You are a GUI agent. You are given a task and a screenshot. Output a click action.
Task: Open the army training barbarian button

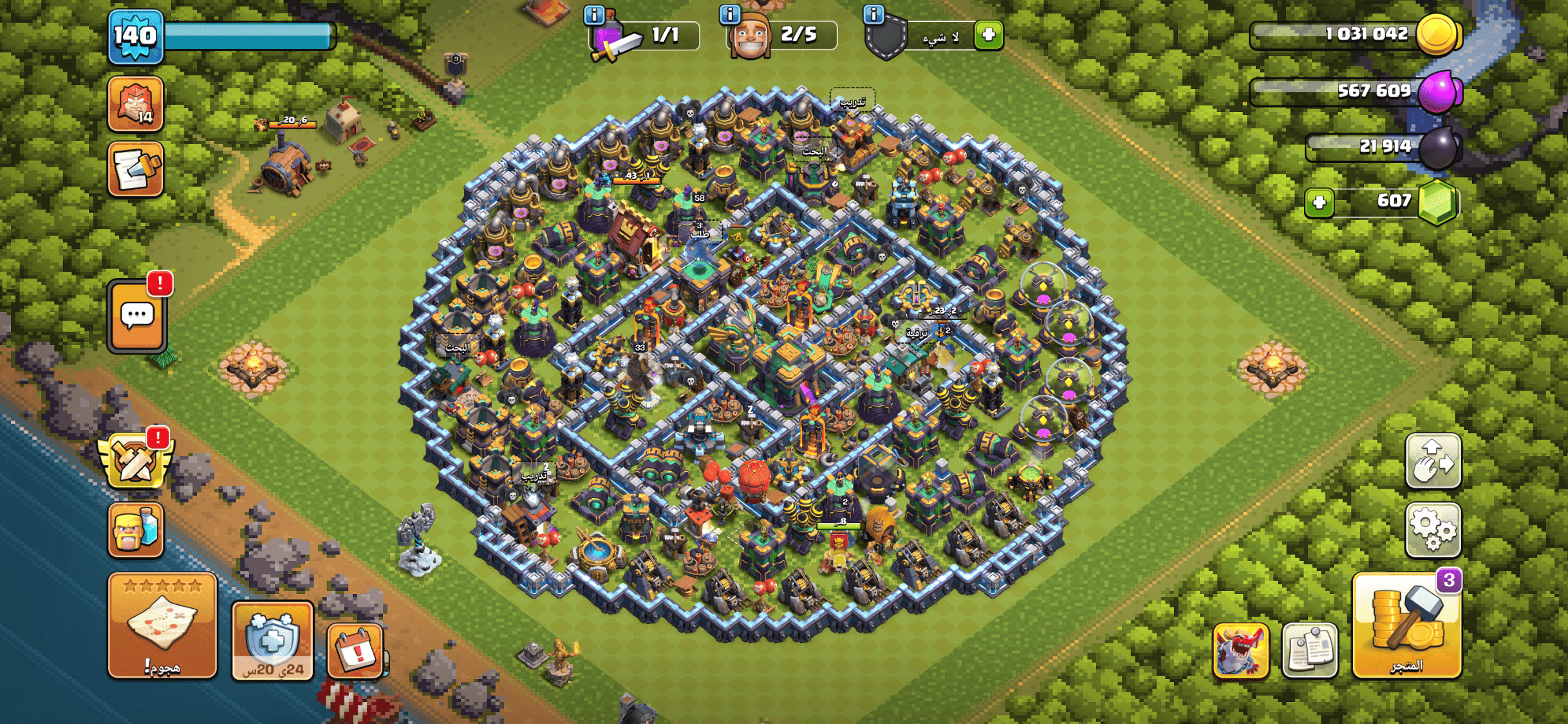[x=135, y=530]
